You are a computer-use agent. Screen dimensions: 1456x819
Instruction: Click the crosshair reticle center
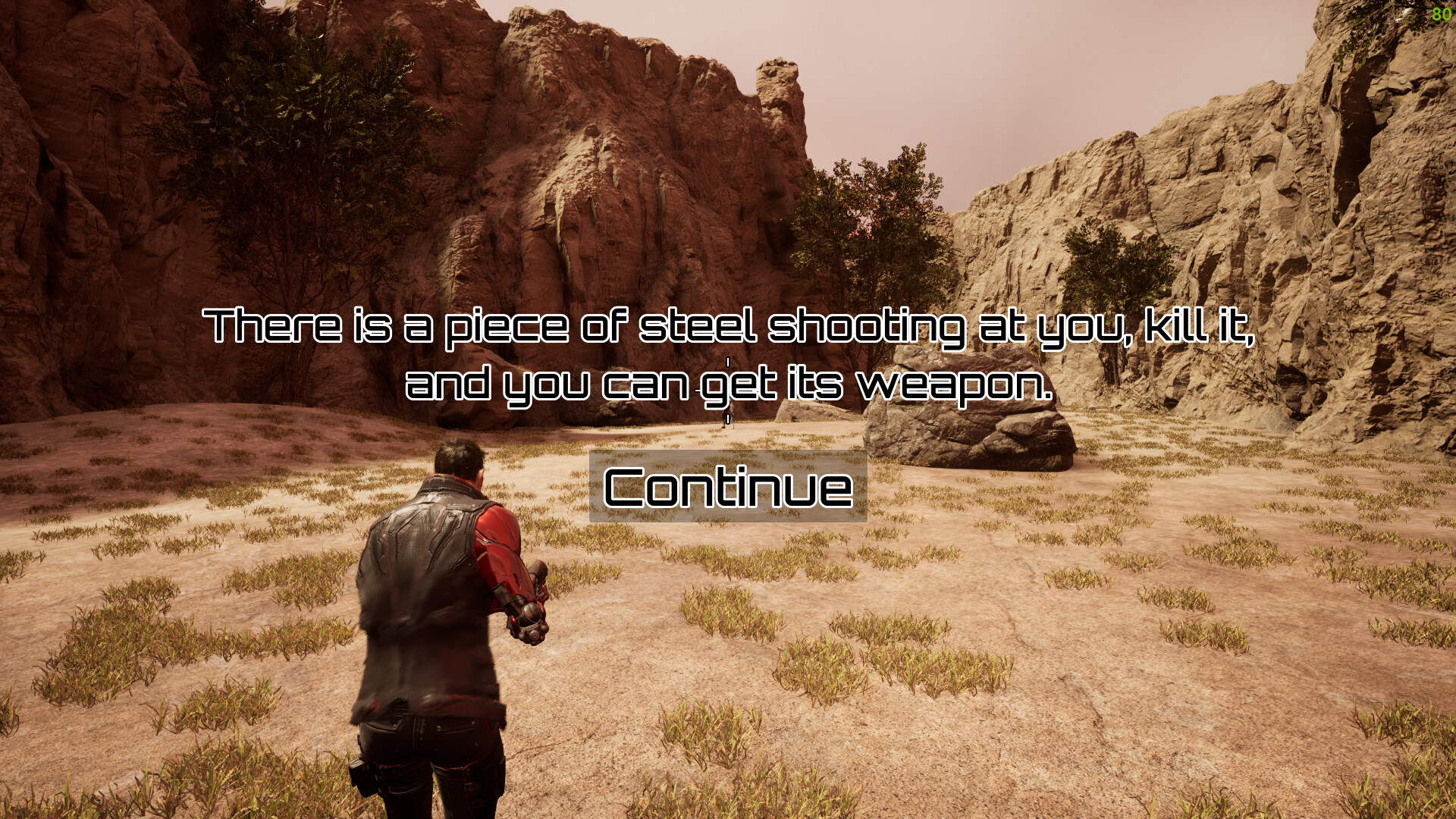point(727,391)
